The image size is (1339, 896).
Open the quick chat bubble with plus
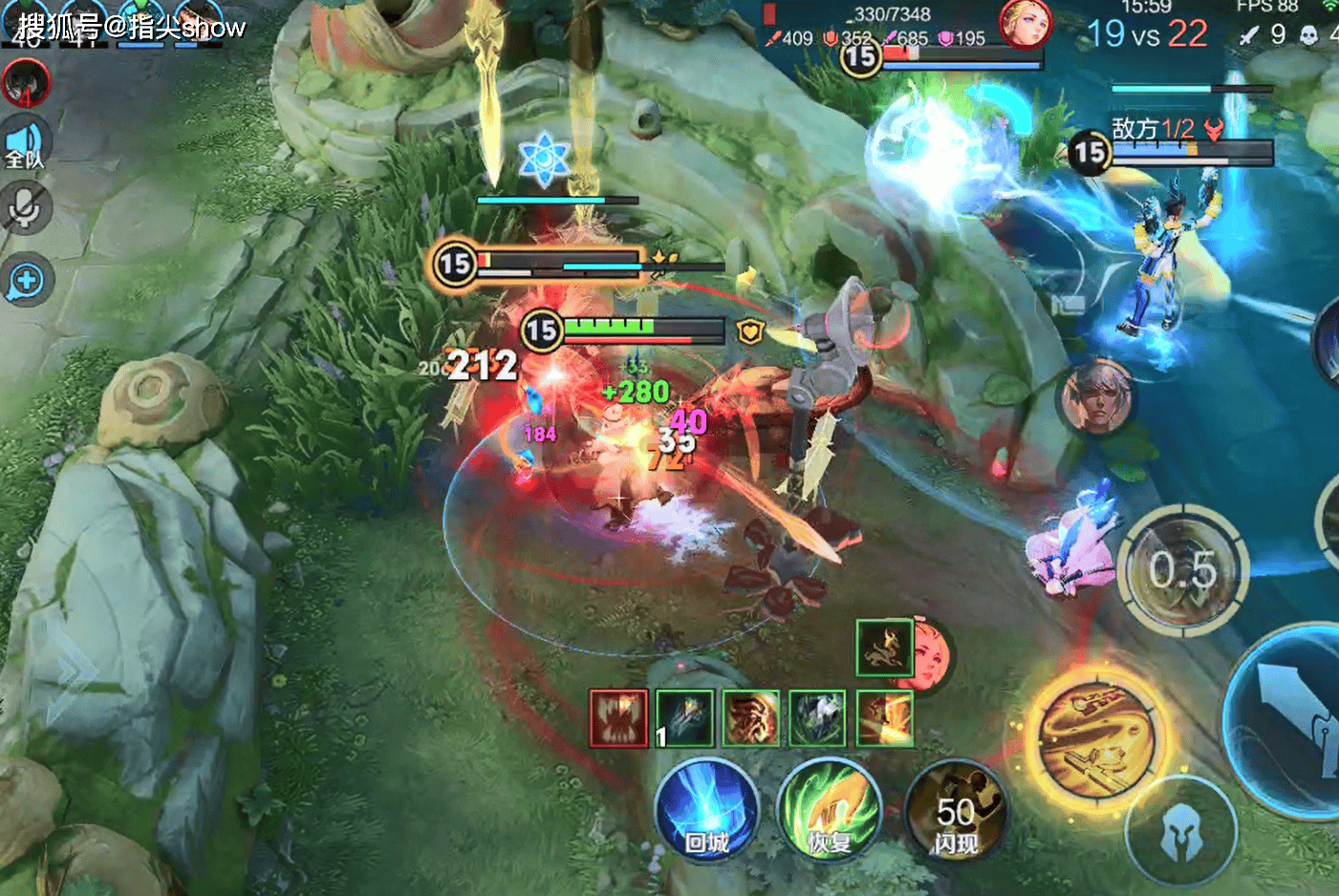point(26,281)
